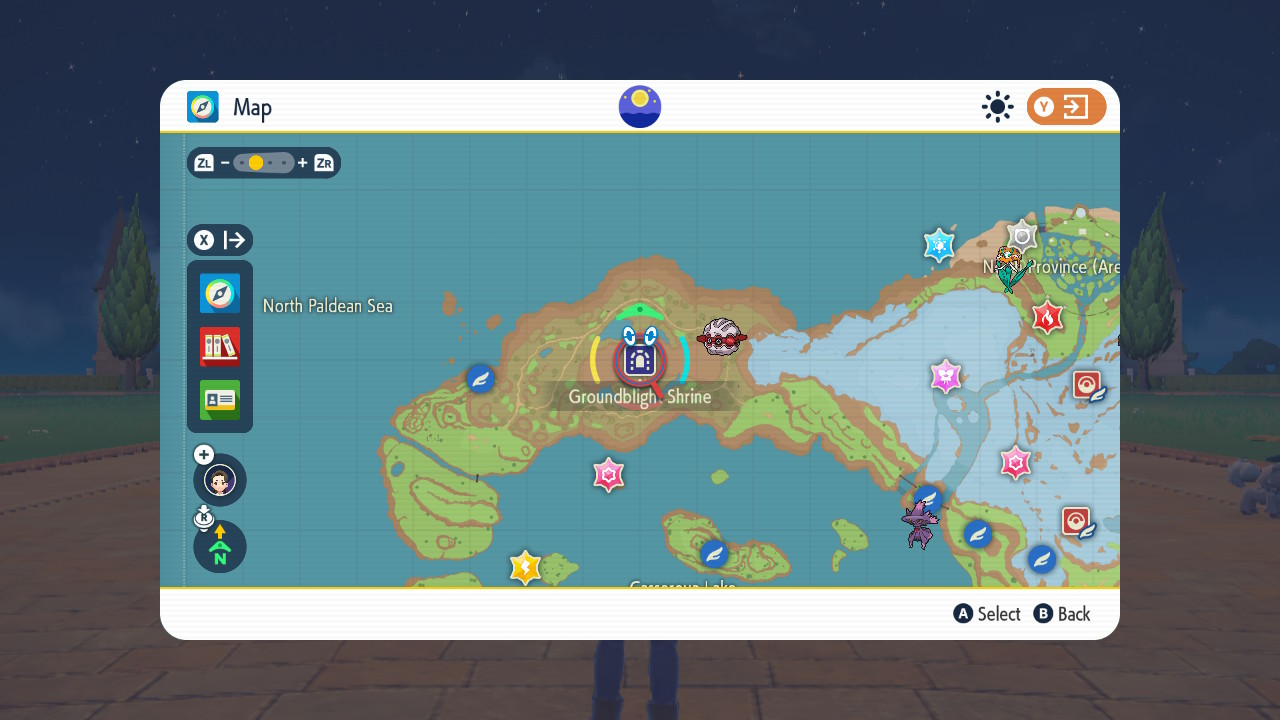
Task: Open the Pokédex from the left sidebar
Action: pos(219,345)
